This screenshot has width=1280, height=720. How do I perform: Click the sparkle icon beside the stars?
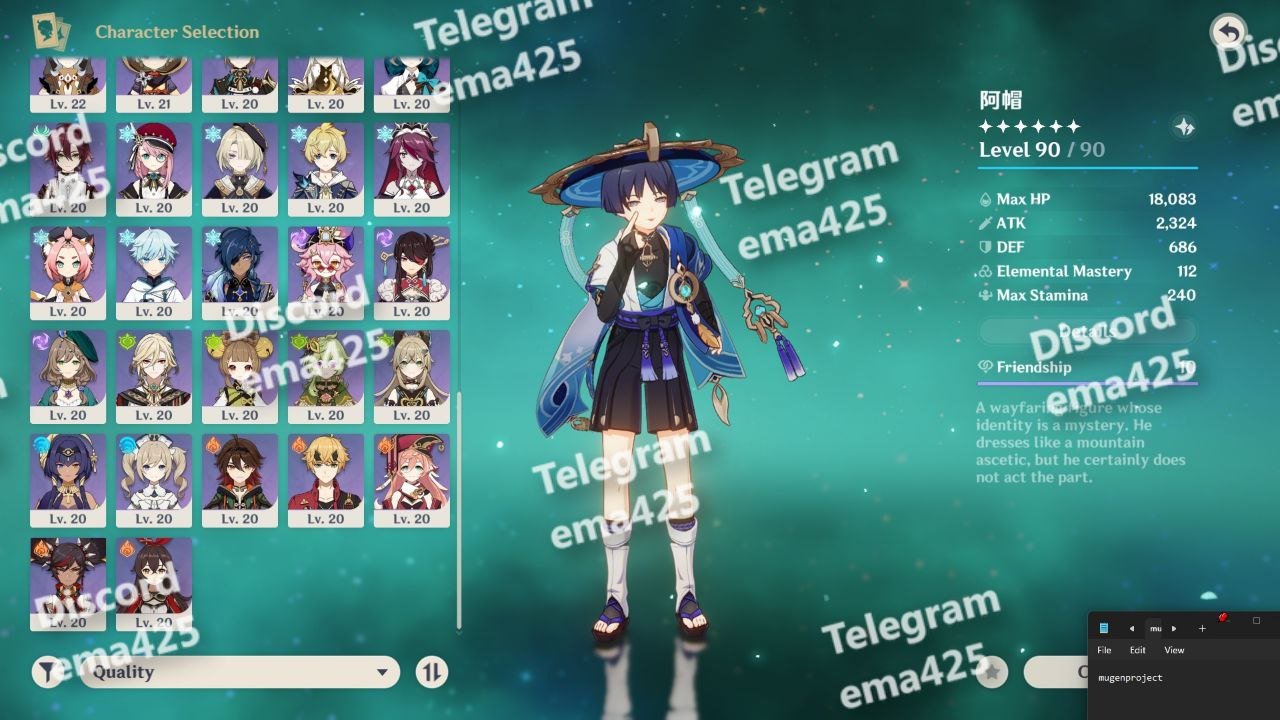(1184, 127)
